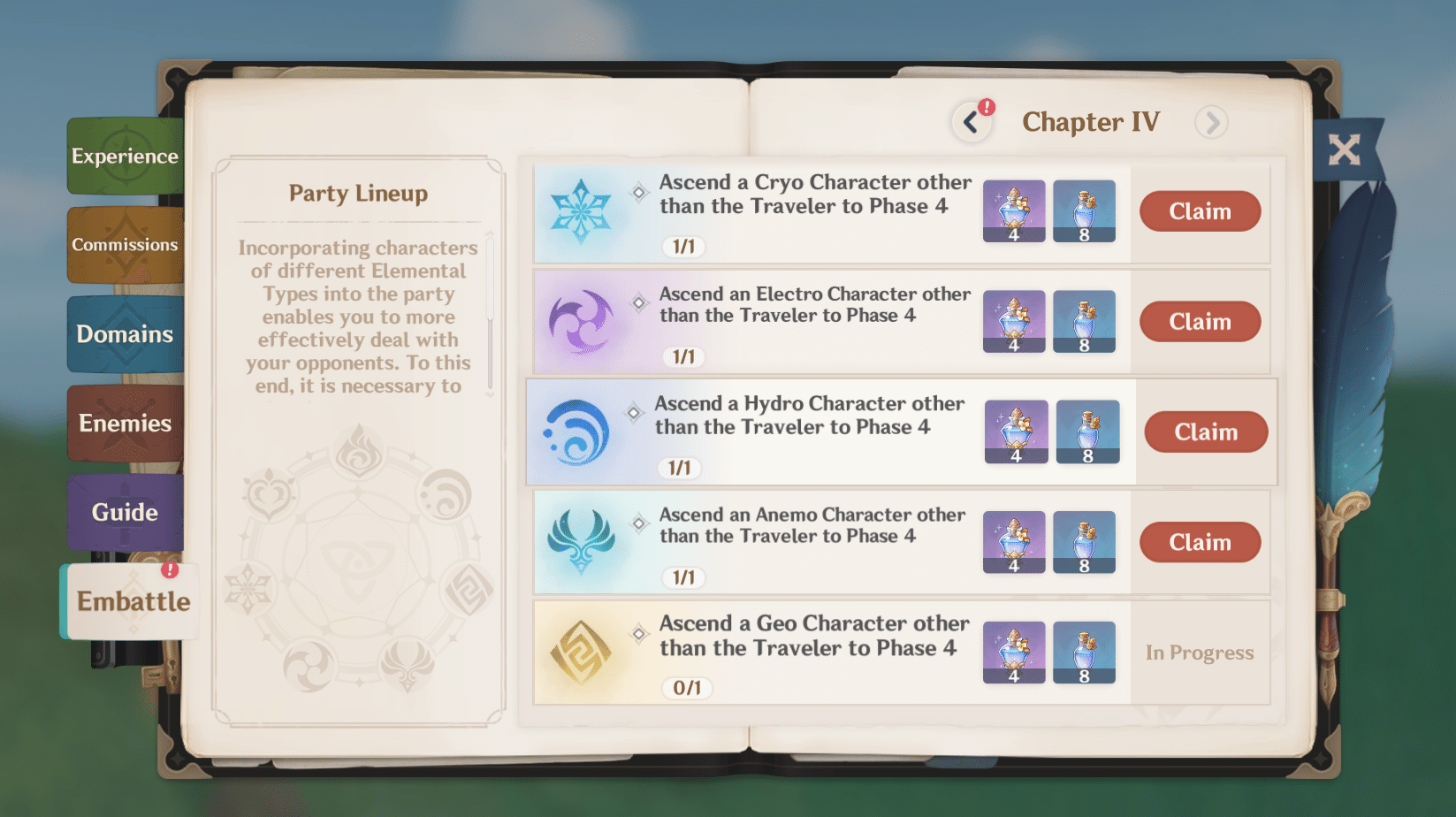Click the 0/1 progress badge on the Geo task
This screenshot has height=817, width=1456.
689,688
